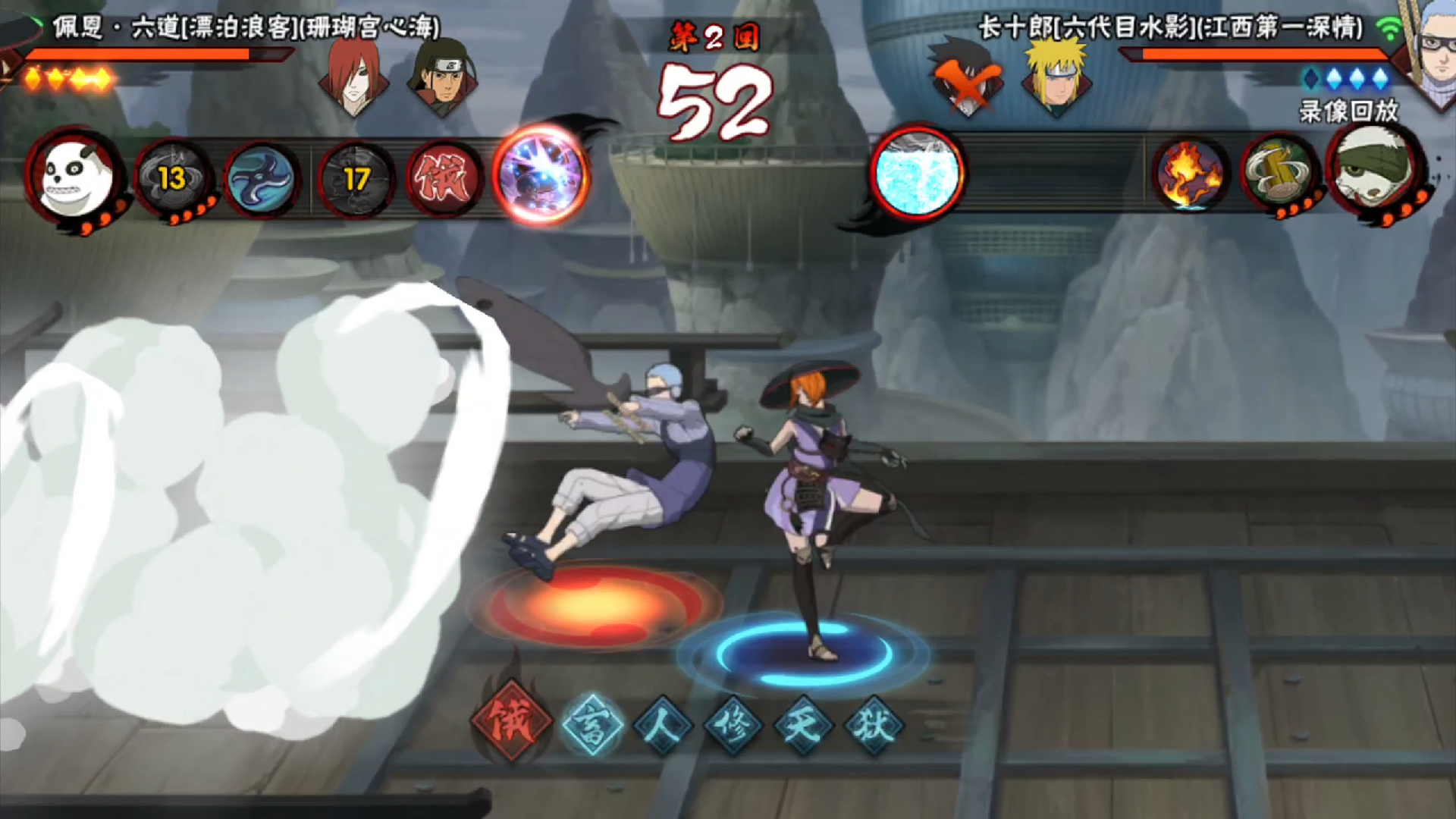Unleash the glowing purple ultimate skill
Screen dimensions: 1456x819
[540, 175]
